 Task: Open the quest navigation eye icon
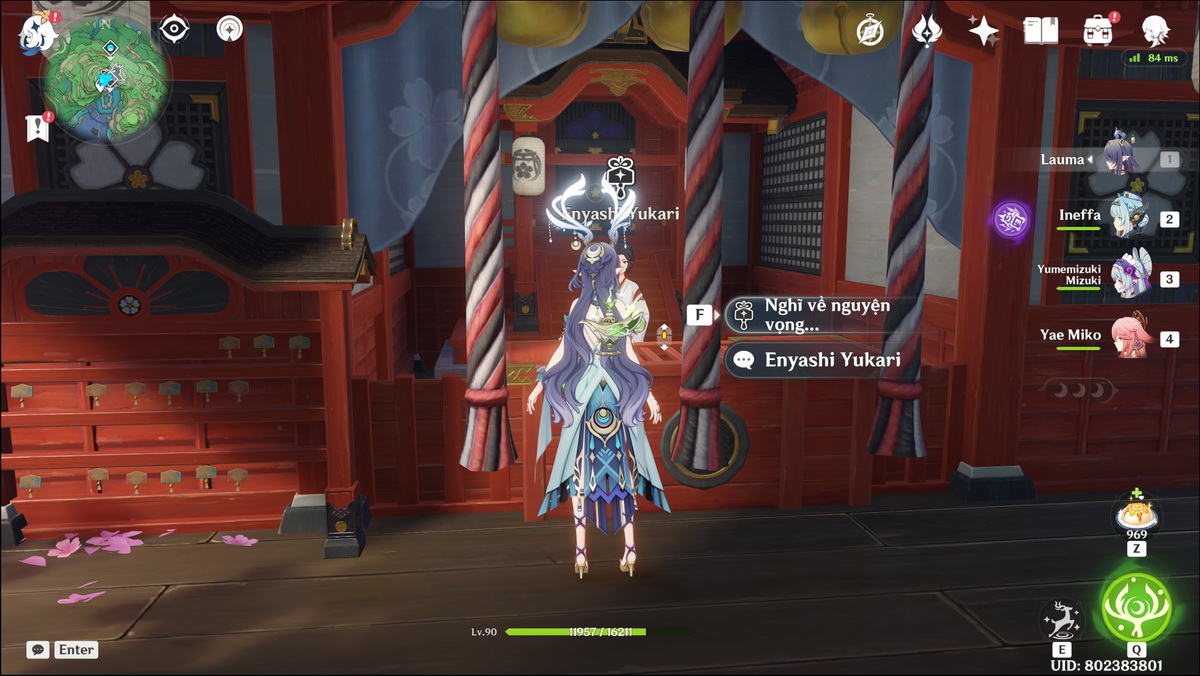175,29
